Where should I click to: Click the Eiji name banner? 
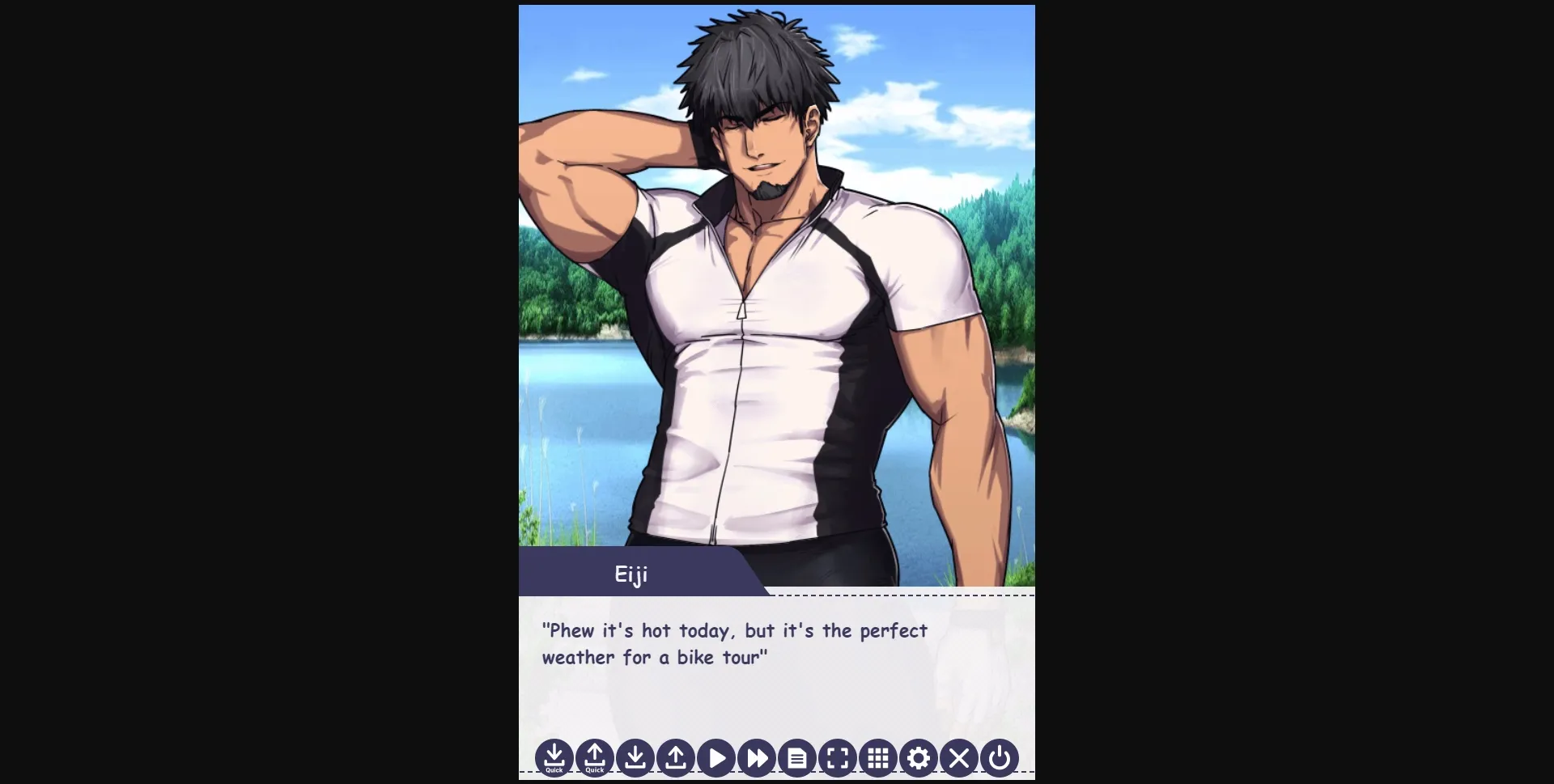tap(631, 574)
